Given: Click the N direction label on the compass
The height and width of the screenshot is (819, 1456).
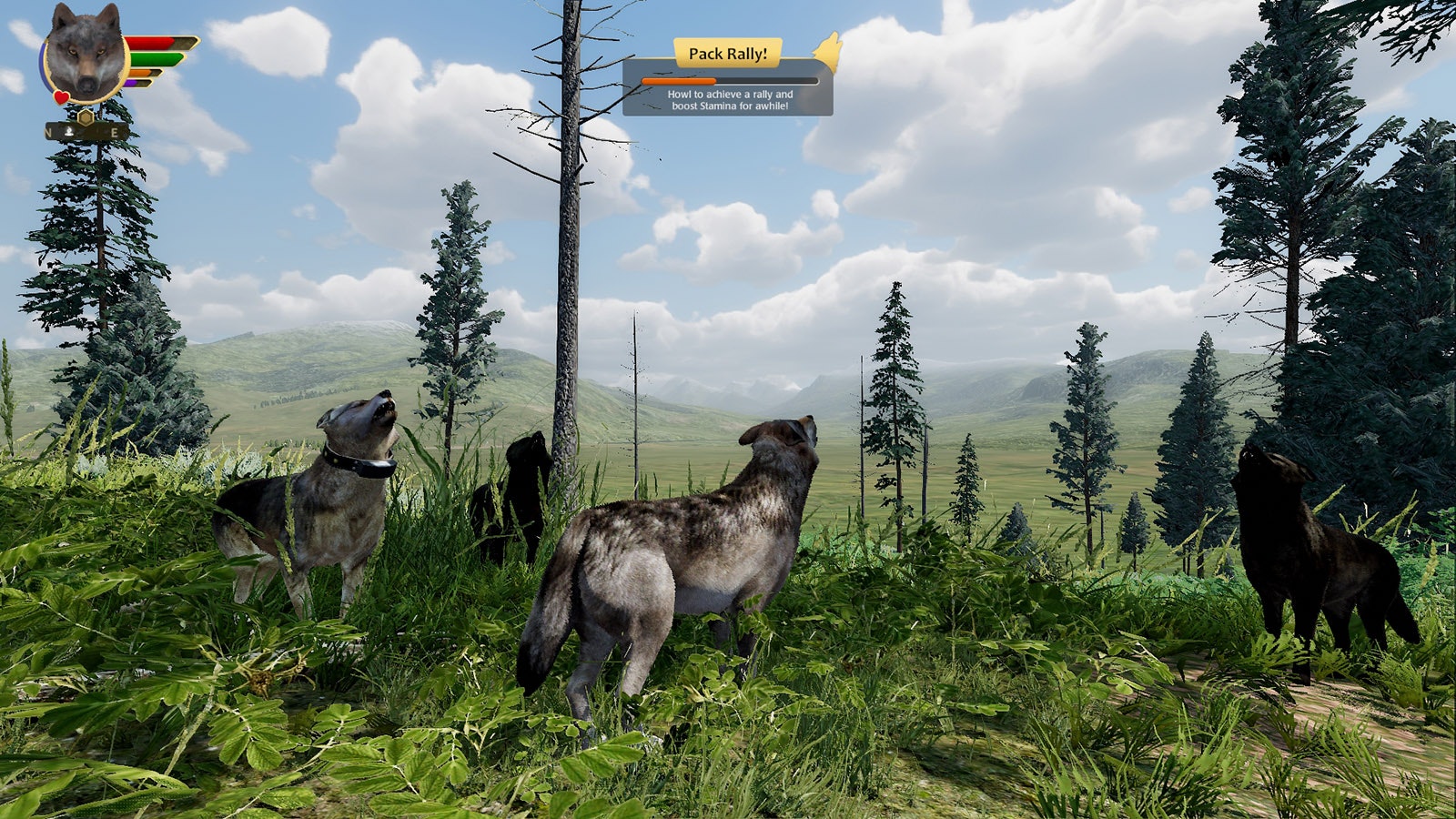Looking at the screenshot, I should point(47,131).
